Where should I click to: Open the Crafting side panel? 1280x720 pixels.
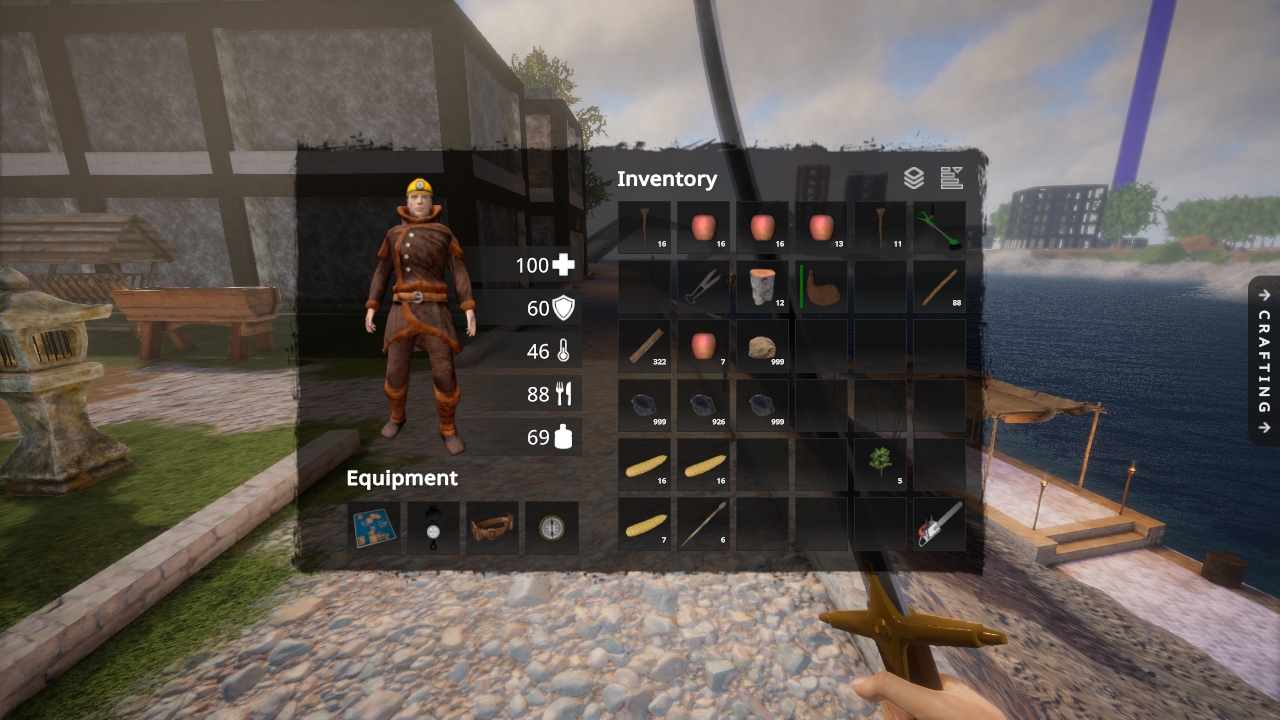tap(1264, 360)
